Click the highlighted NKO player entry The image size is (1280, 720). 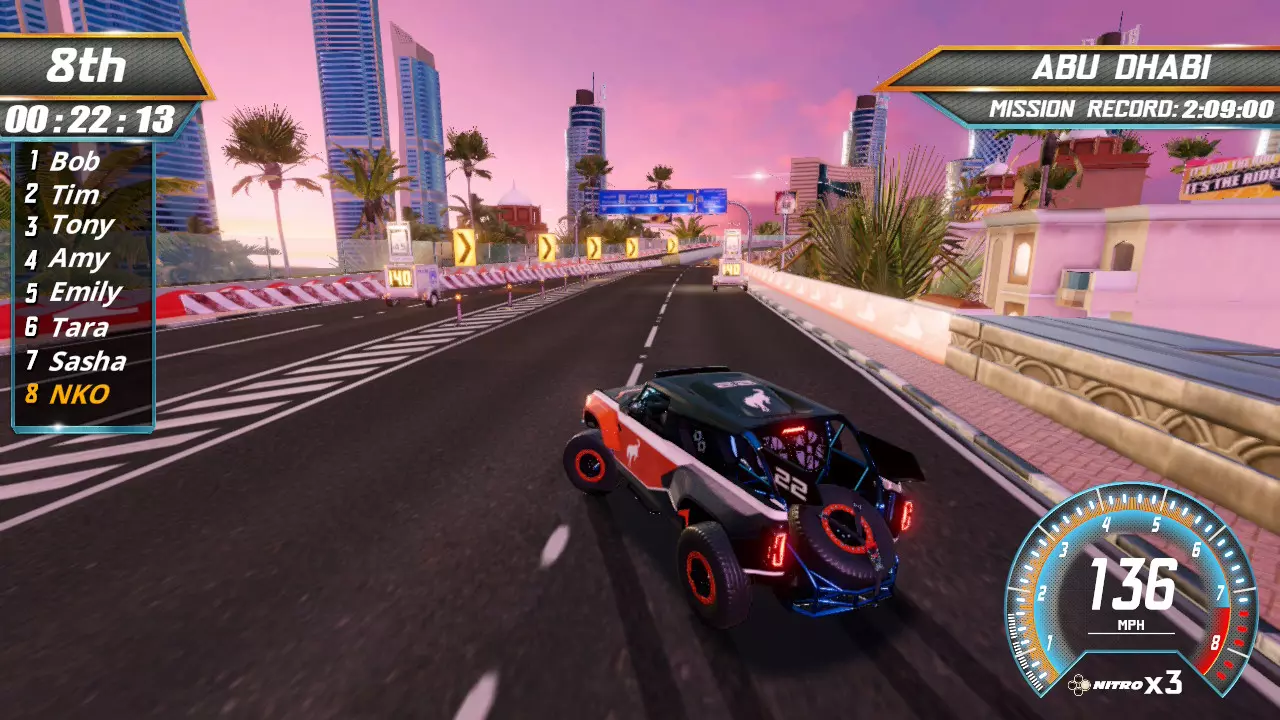[78, 394]
